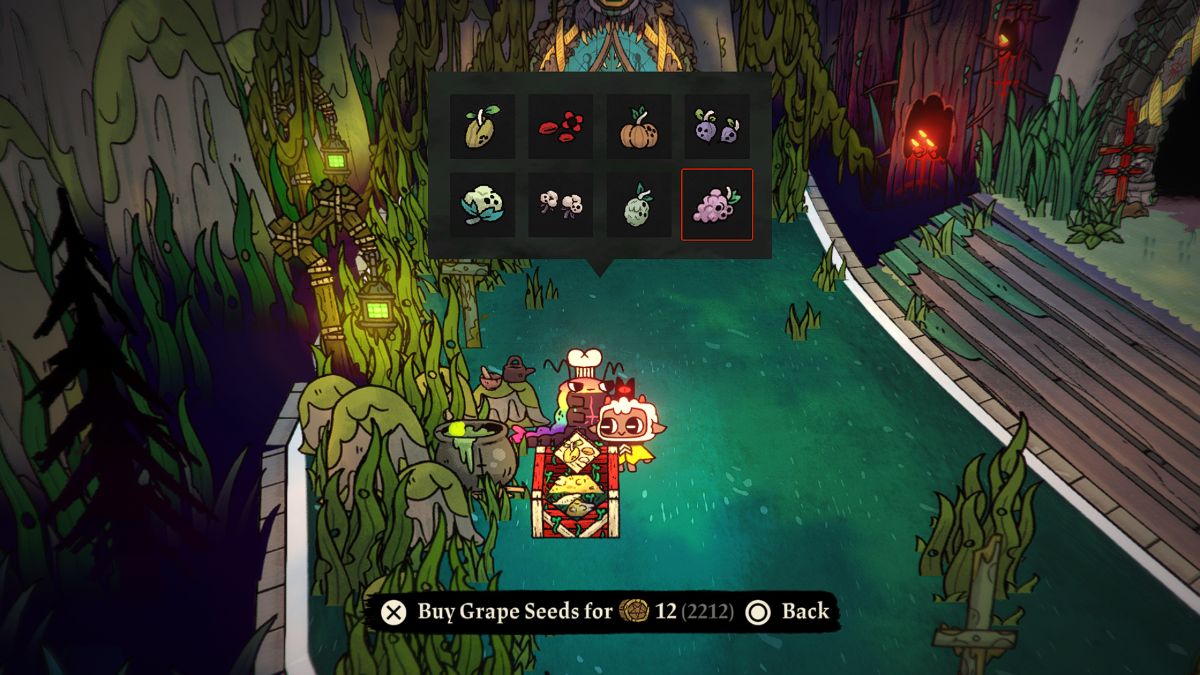Pick the light green hops seeds slot
Screen dimensions: 1200x675
point(638,205)
